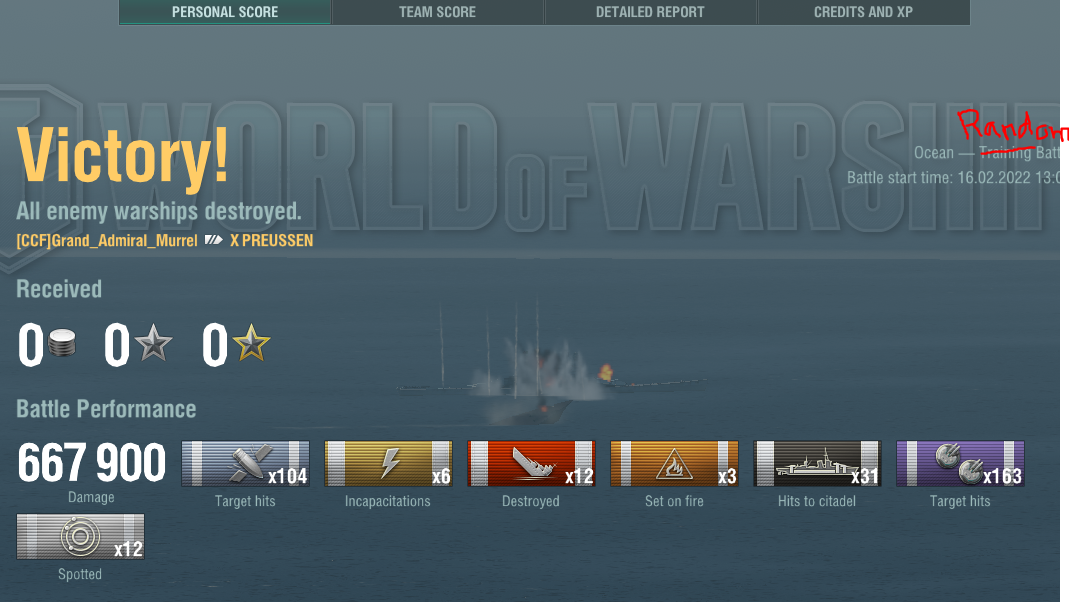Click the red Destroyed ribbon
The image size is (1069, 602).
point(531,464)
